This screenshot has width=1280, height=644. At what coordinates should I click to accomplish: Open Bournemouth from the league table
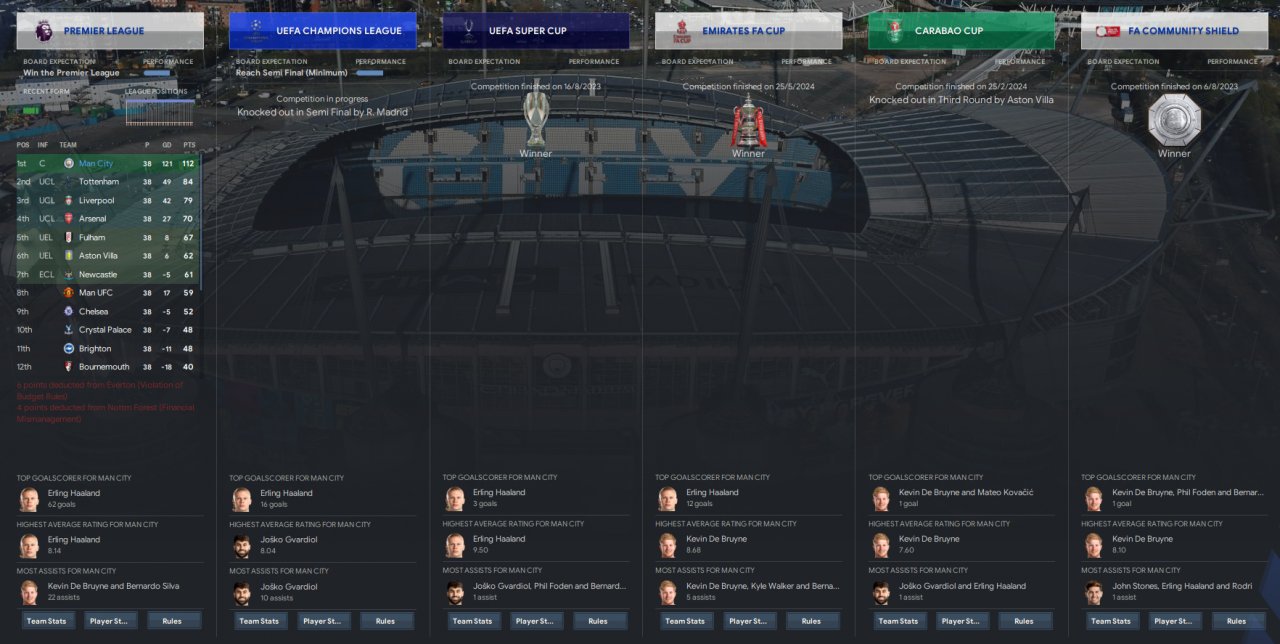click(104, 367)
